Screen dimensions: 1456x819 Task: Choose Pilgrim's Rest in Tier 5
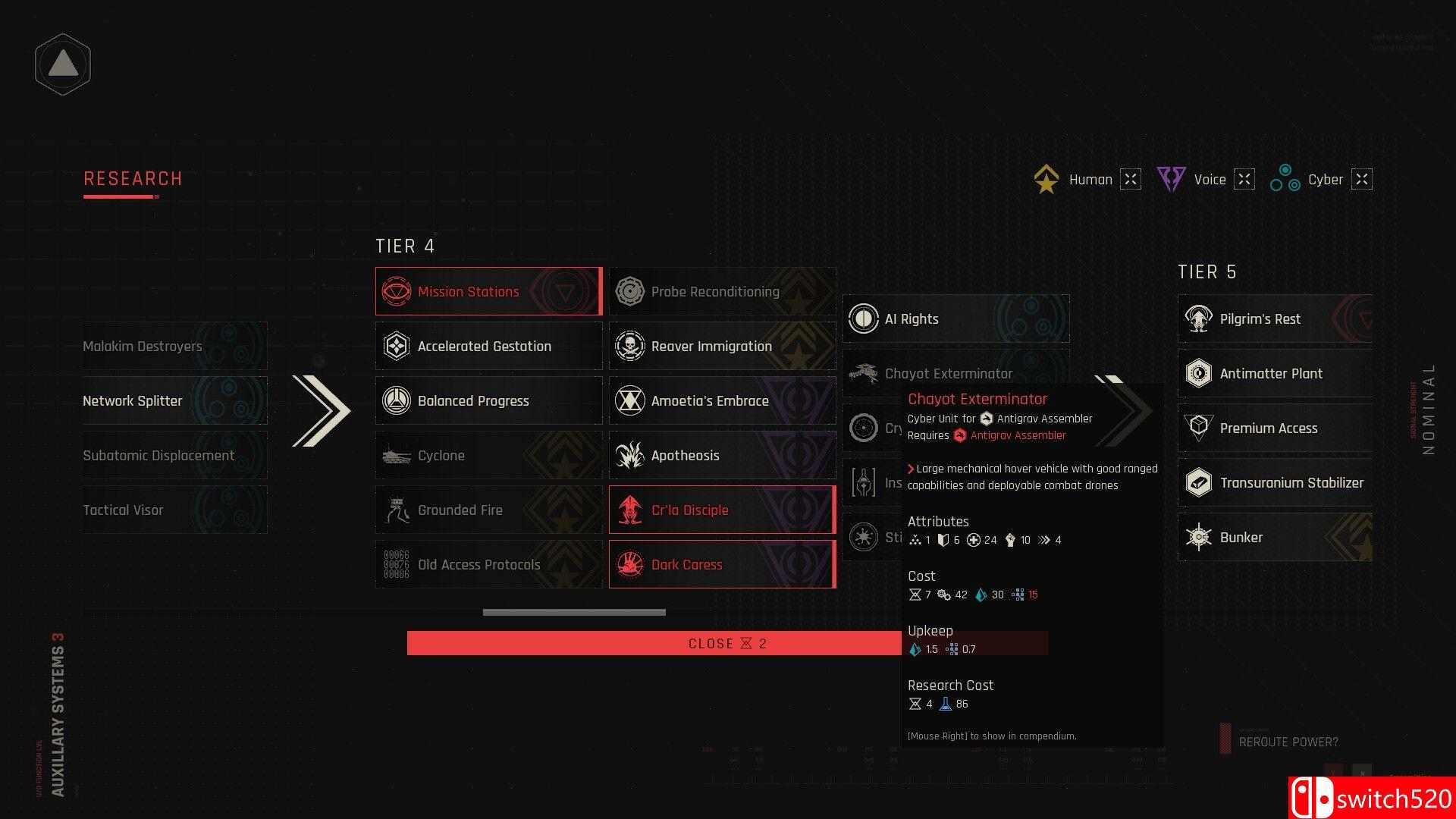1274,319
